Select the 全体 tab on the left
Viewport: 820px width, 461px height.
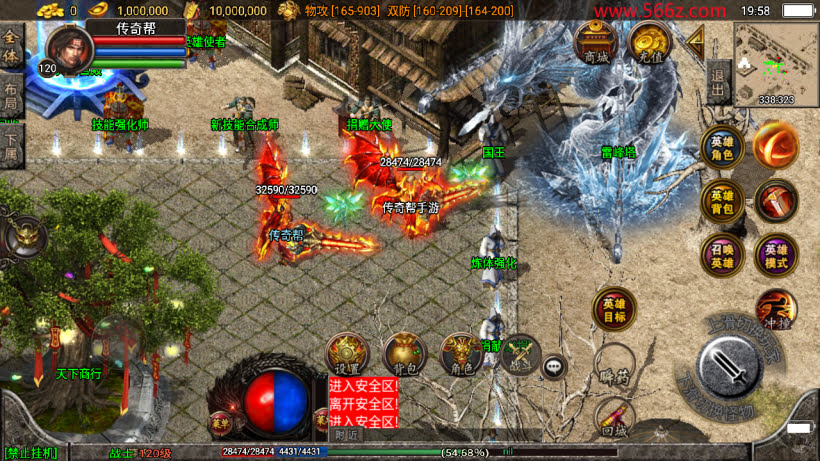[11, 47]
